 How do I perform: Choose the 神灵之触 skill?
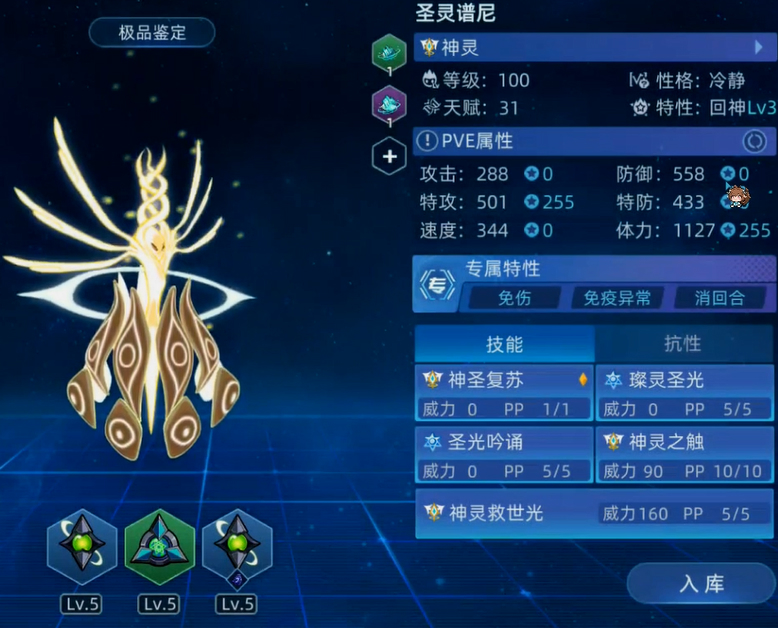pos(685,456)
